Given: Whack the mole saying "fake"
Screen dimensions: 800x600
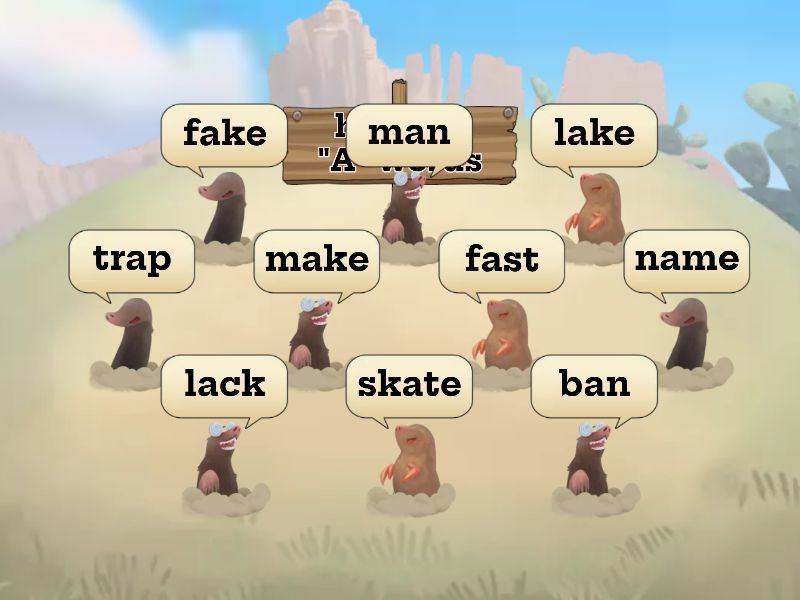Looking at the screenshot, I should point(226,208).
